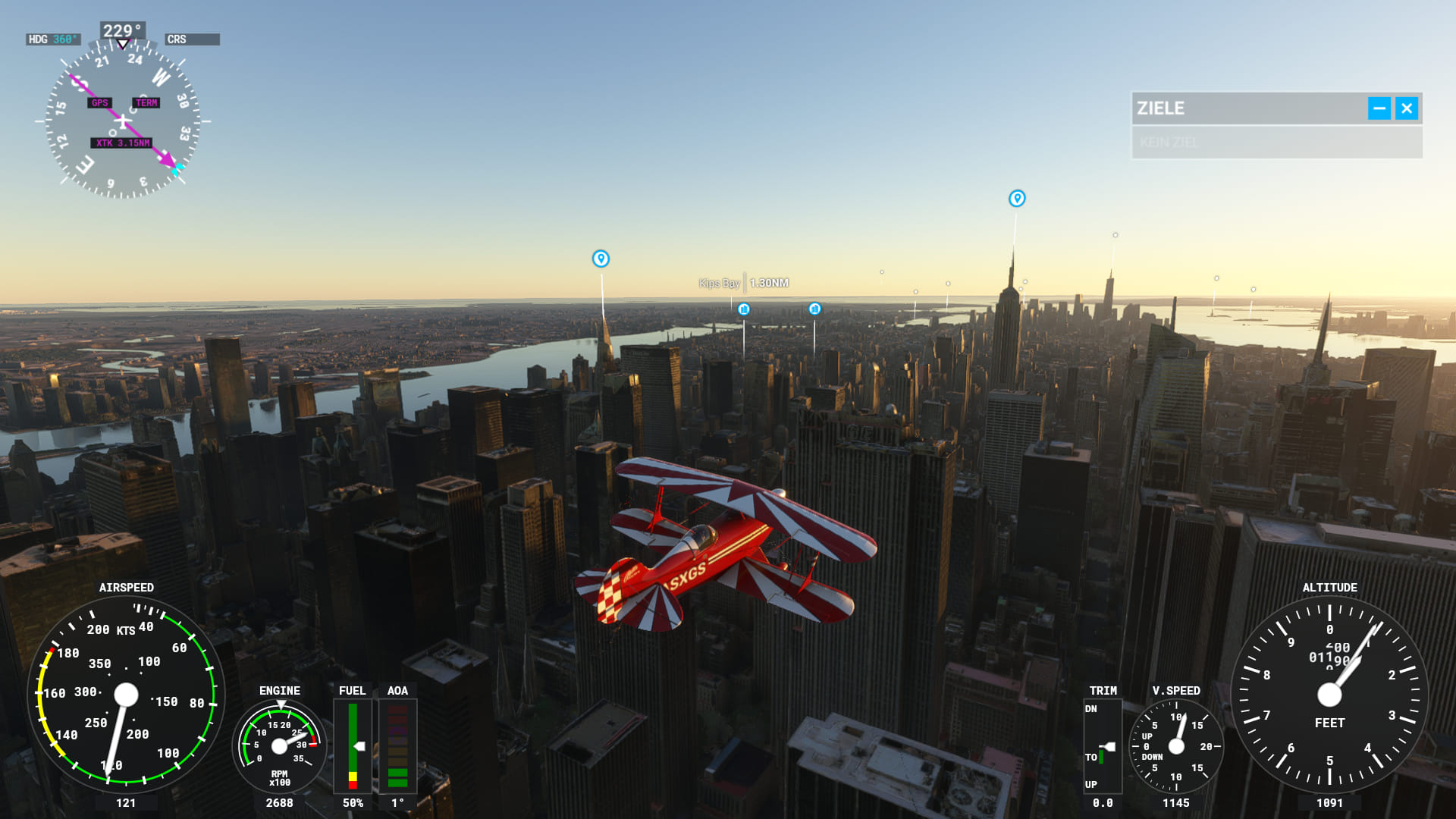The height and width of the screenshot is (819, 1456).
Task: Close the ZIELE objectives panel
Action: pyautogui.click(x=1407, y=108)
